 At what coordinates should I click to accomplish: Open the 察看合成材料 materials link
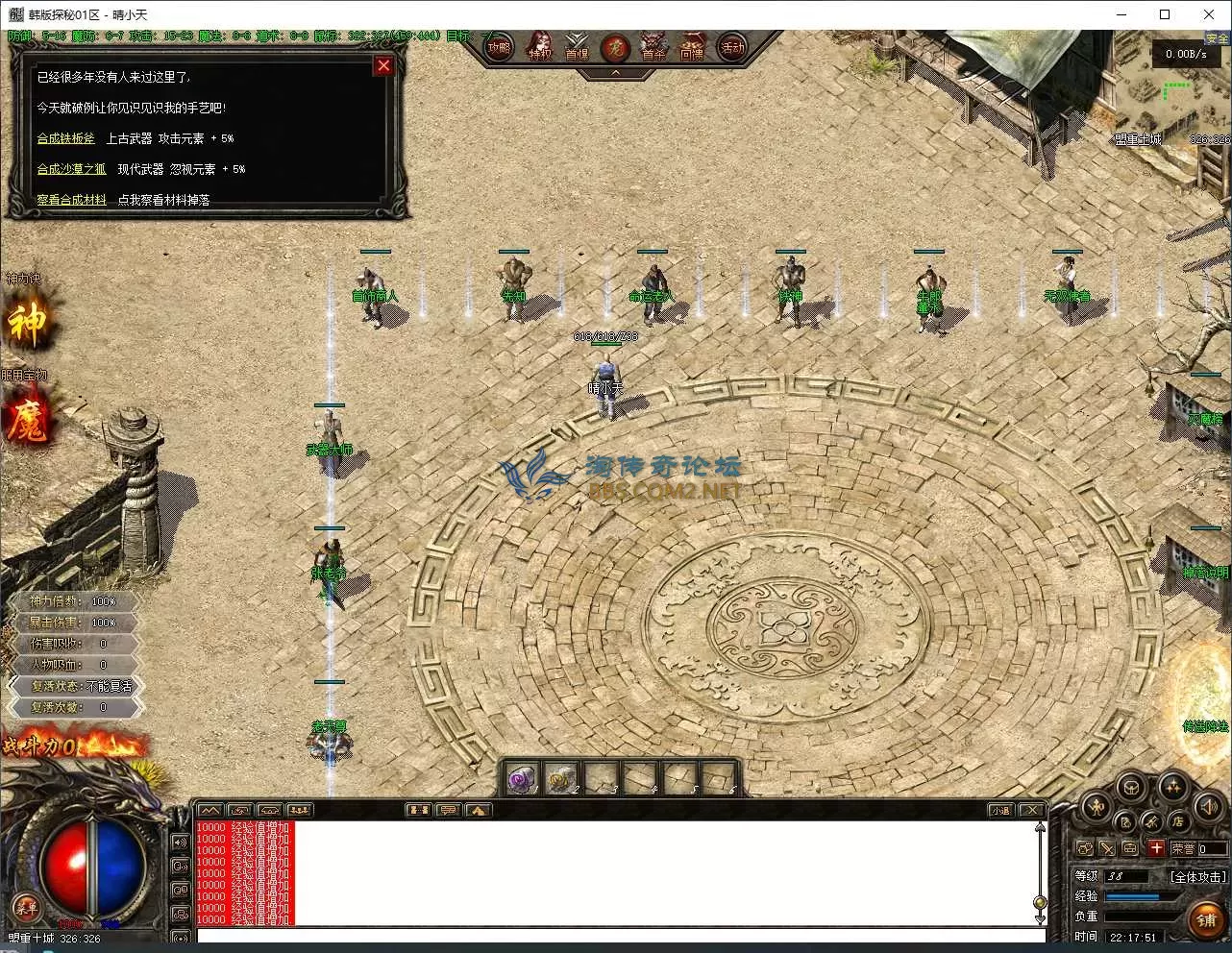pyautogui.click(x=71, y=200)
